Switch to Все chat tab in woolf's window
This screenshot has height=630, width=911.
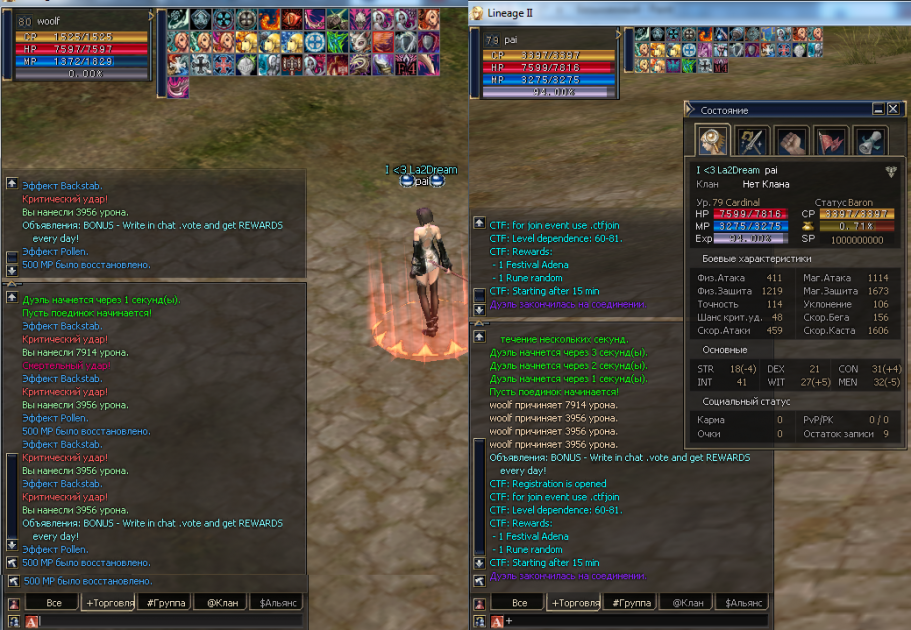click(52, 603)
